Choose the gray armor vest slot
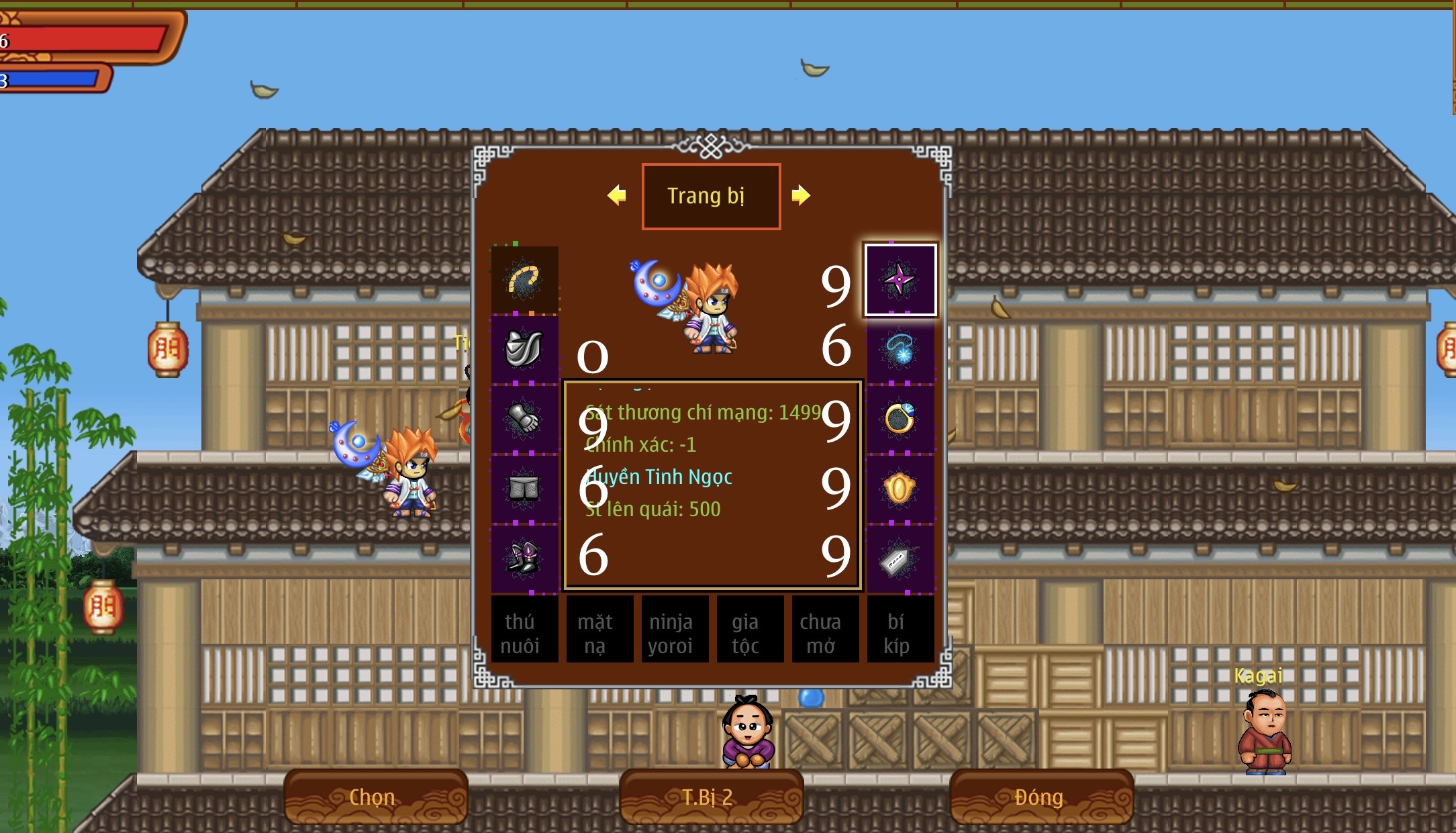This screenshot has width=1456, height=833. [524, 350]
